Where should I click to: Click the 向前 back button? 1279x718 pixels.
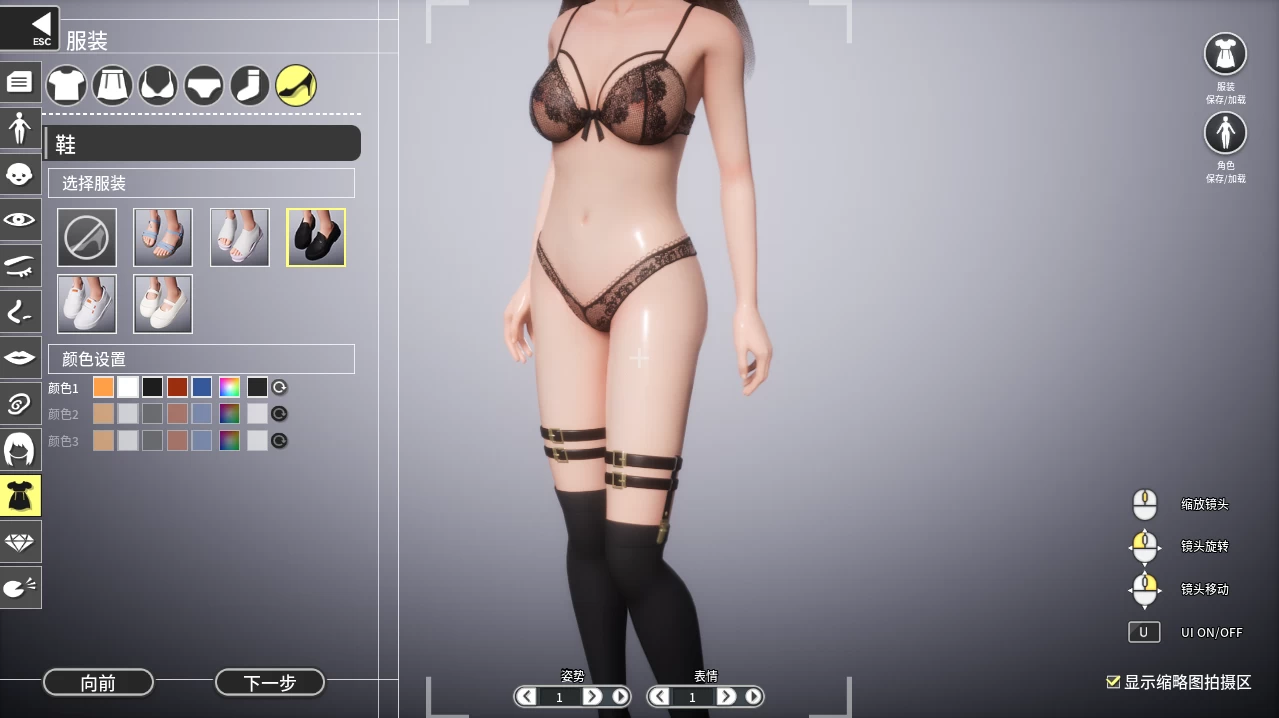click(98, 683)
